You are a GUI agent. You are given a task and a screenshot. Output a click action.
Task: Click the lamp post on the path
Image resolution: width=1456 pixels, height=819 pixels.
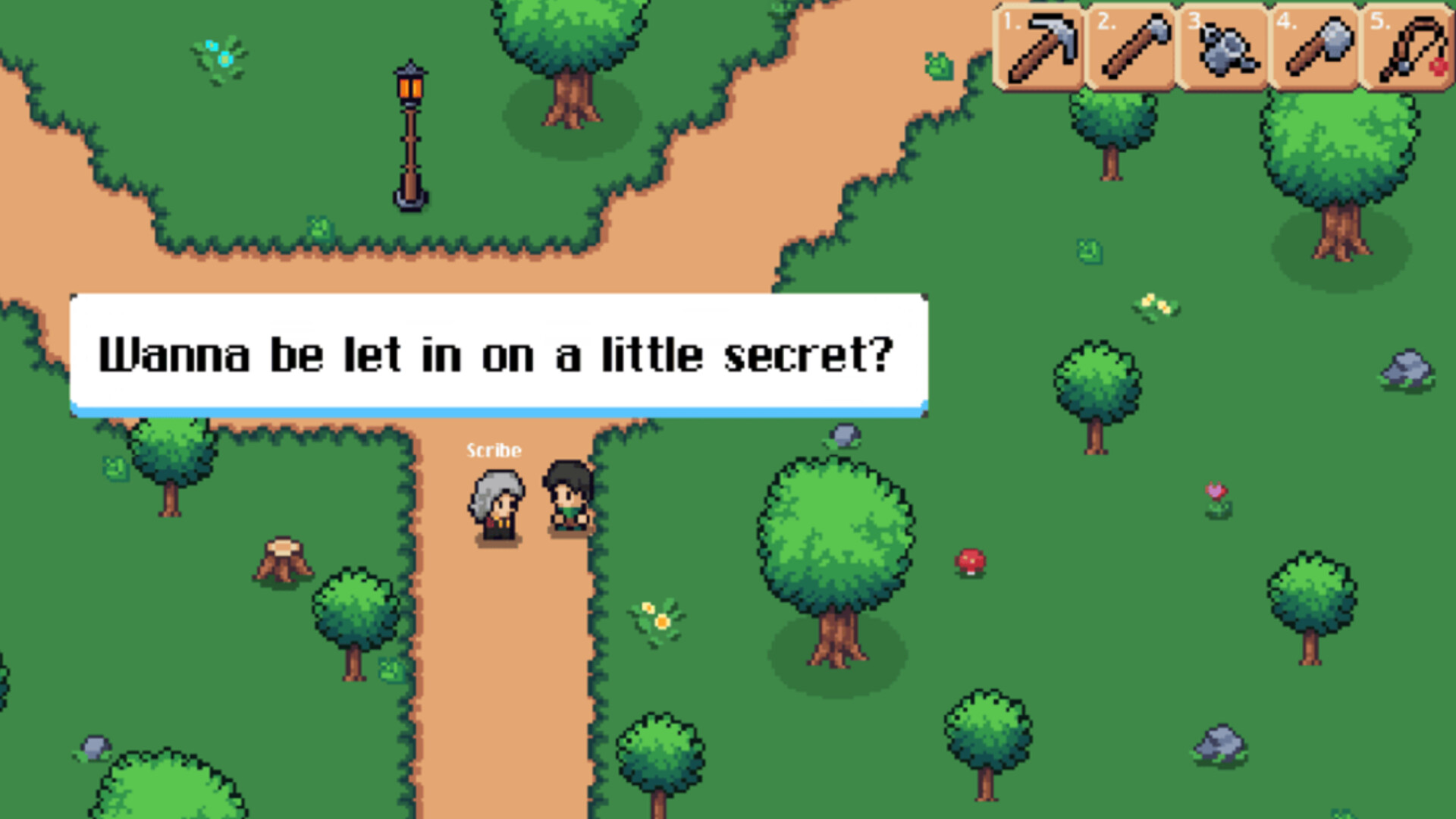[x=409, y=133]
